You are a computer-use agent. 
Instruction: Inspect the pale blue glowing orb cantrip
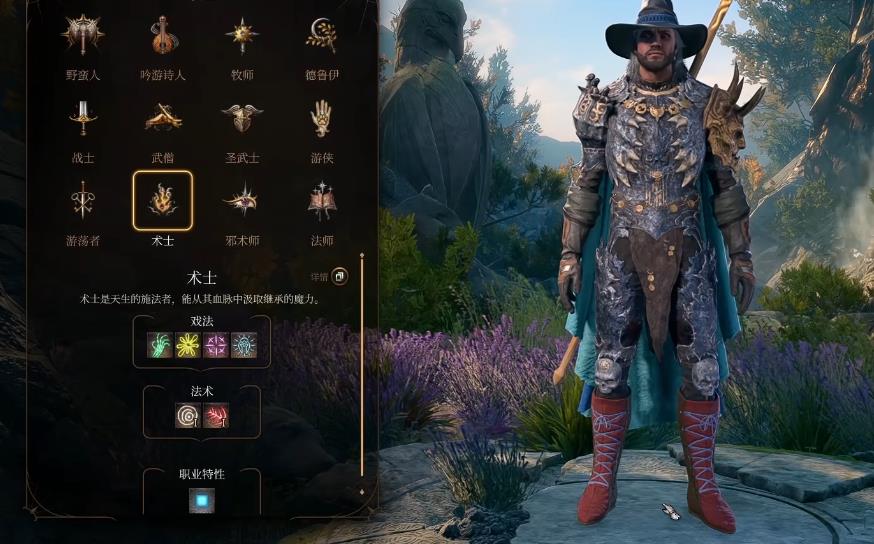[244, 345]
